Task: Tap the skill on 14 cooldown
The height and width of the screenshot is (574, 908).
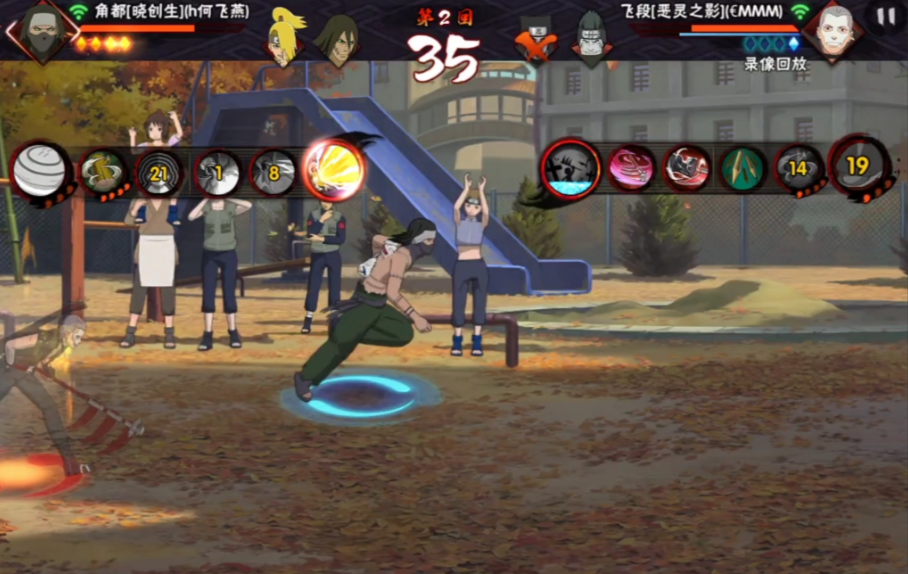Action: [x=799, y=168]
